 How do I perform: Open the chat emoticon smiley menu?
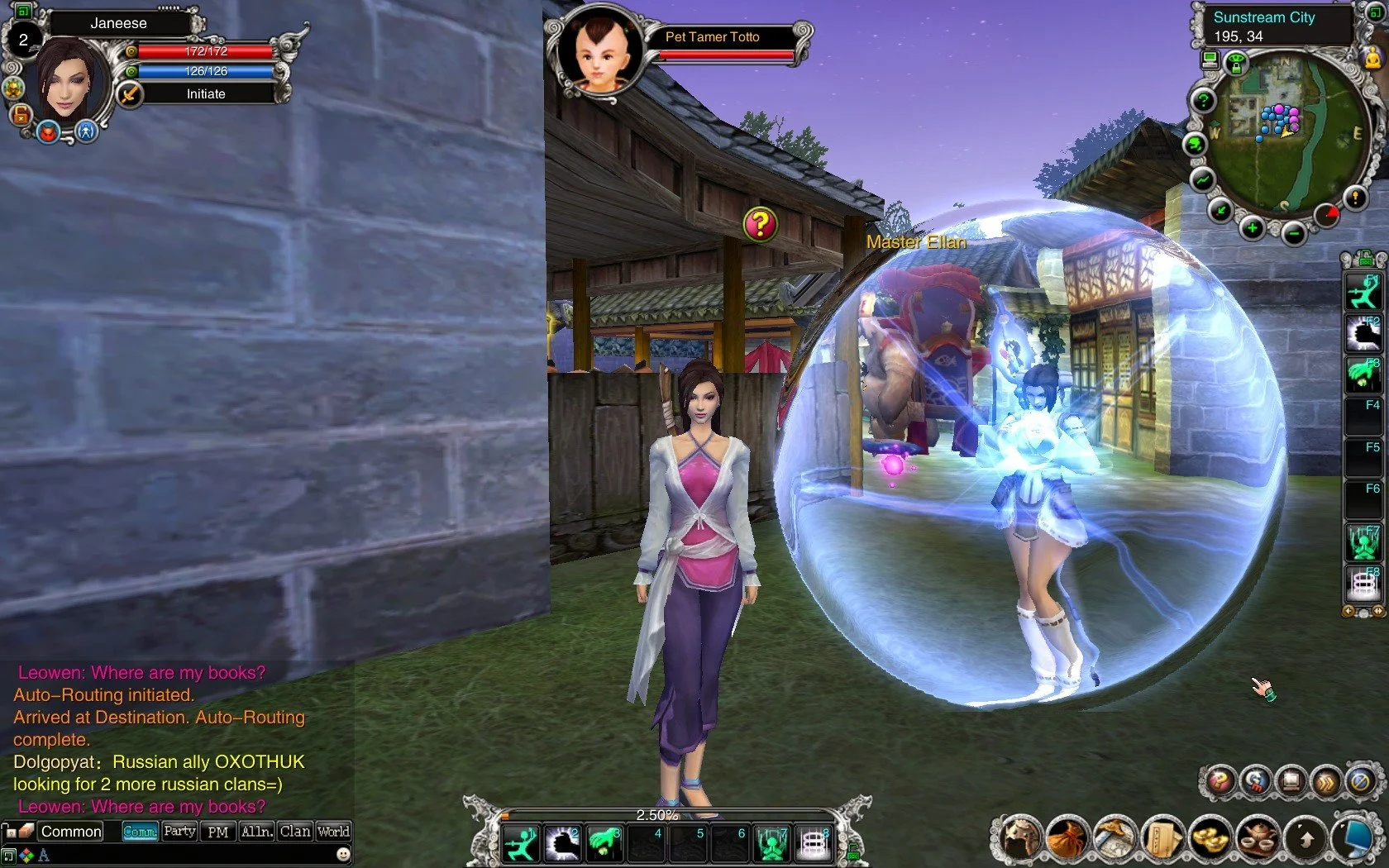[343, 854]
